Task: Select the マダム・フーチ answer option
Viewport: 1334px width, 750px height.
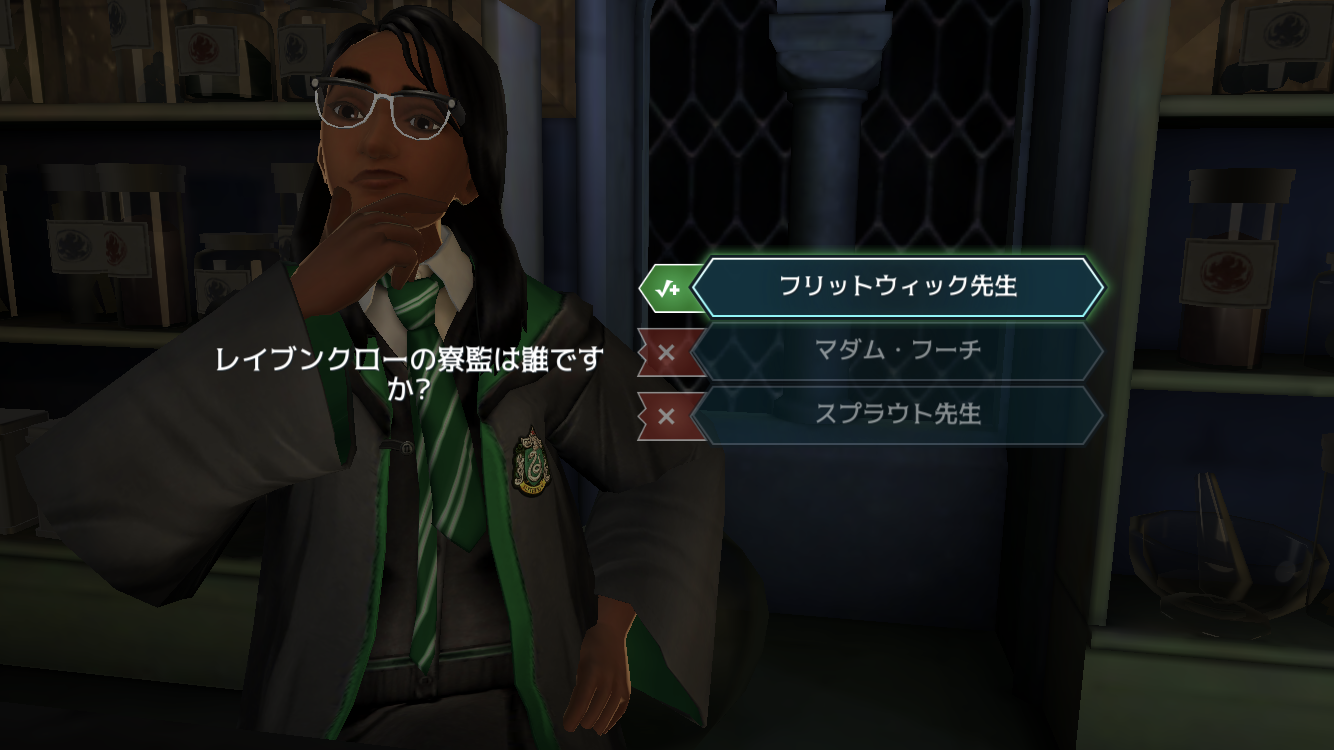Action: [897, 351]
